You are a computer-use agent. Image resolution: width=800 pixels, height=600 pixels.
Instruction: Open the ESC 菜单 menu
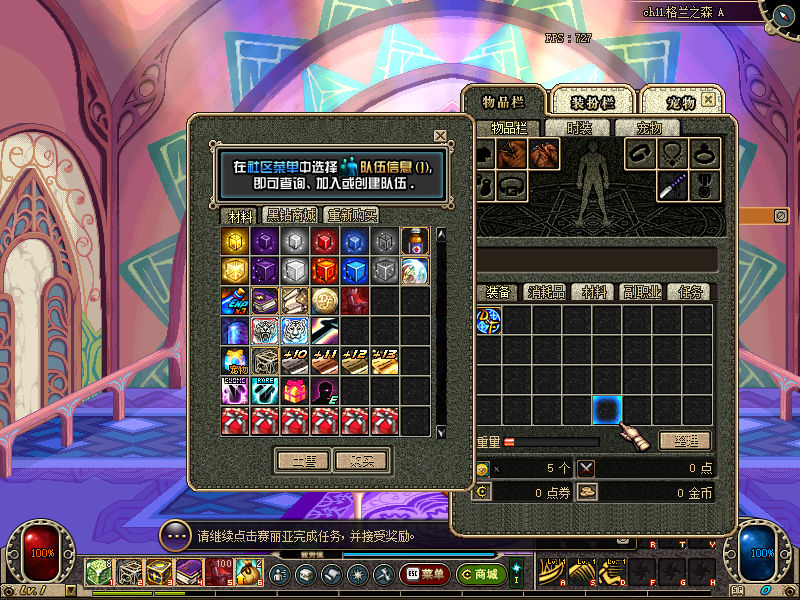tap(424, 574)
